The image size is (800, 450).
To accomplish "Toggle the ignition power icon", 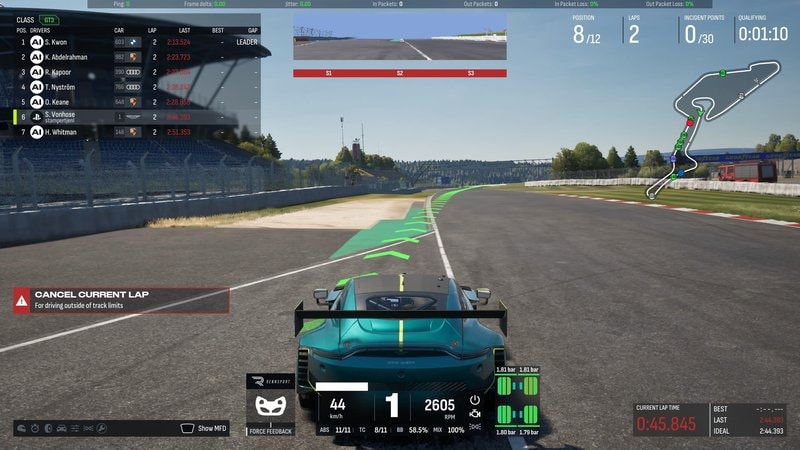I will 475,400.
